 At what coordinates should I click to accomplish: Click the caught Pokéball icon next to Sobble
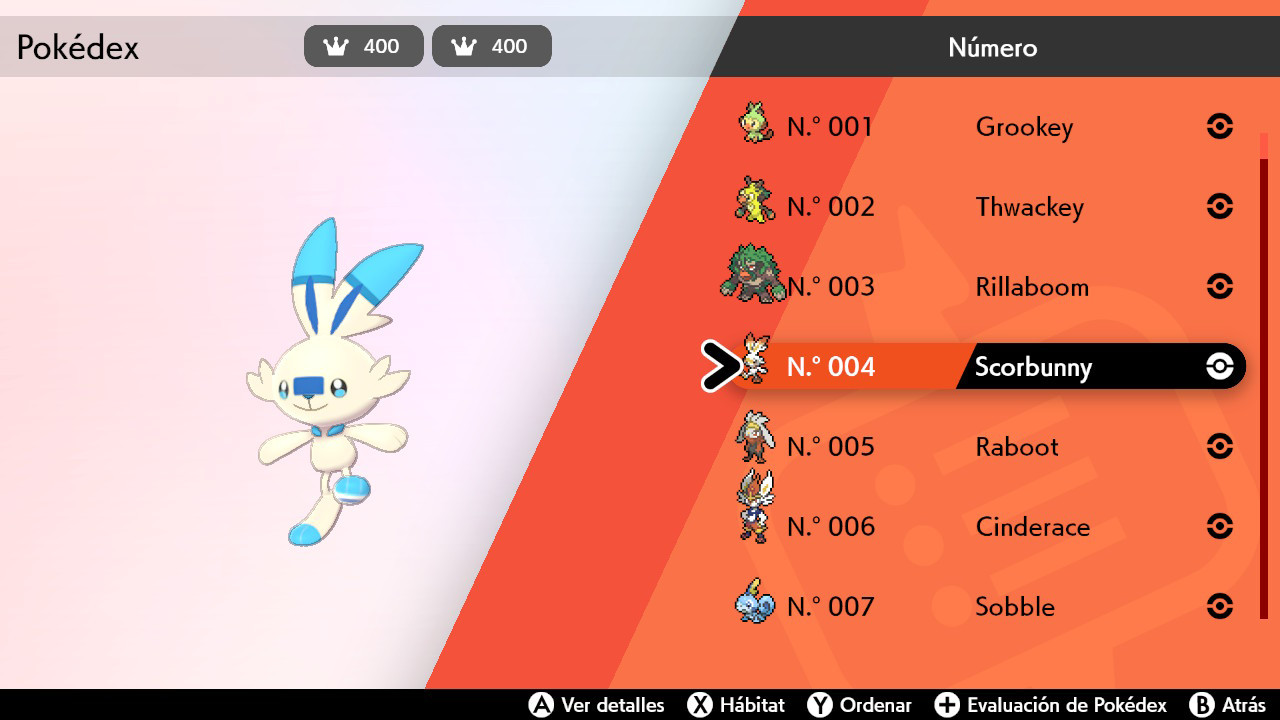pyautogui.click(x=1219, y=606)
